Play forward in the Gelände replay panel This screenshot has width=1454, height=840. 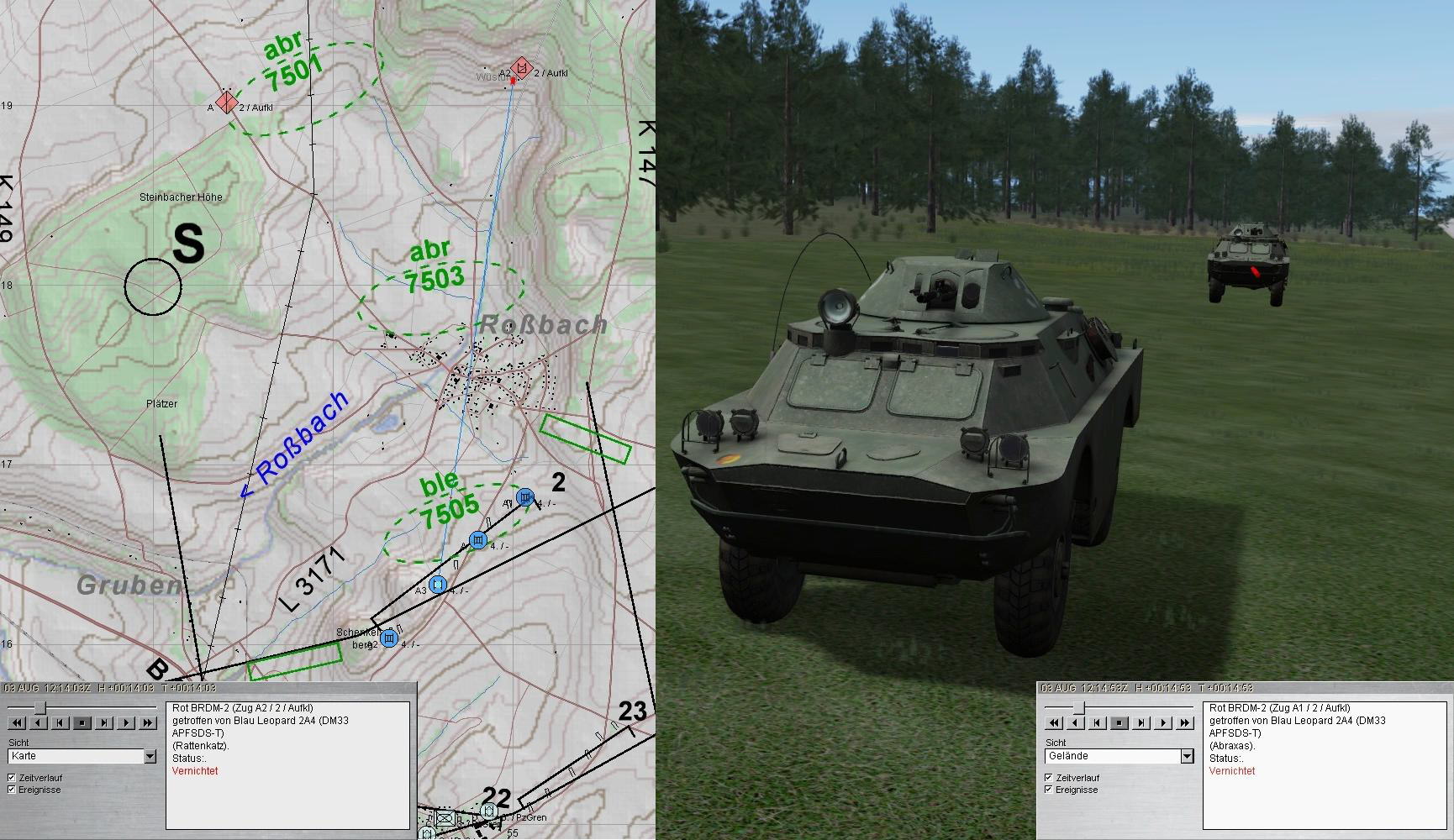(1162, 722)
